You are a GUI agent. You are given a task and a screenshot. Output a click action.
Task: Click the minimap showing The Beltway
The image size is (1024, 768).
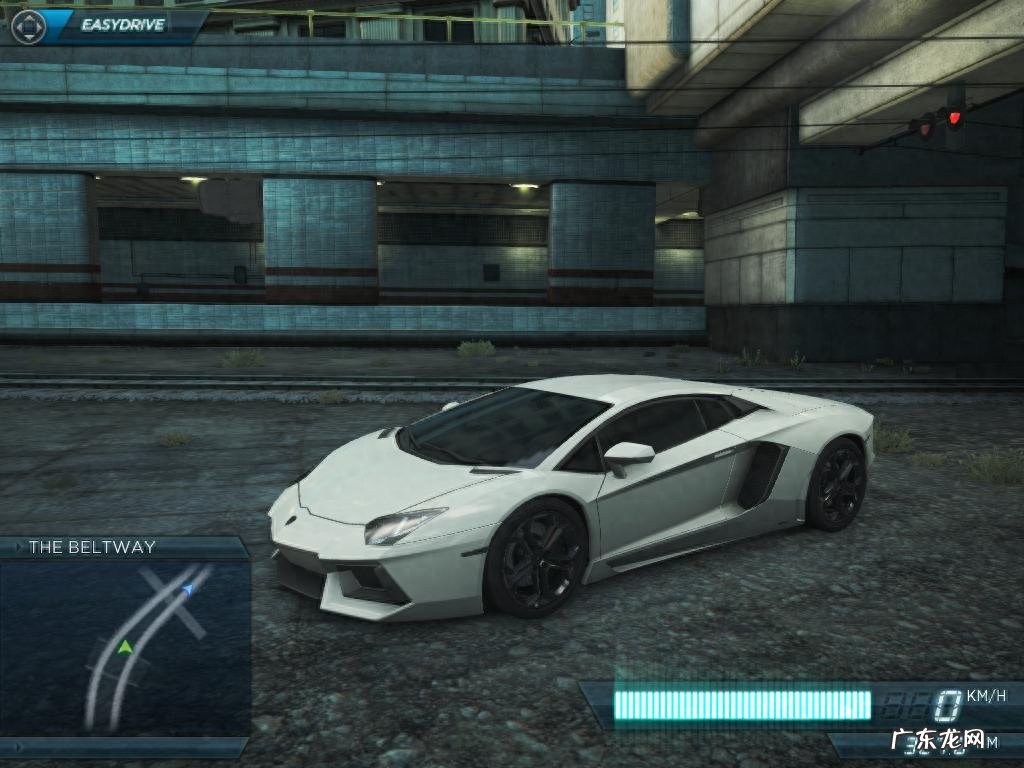(x=124, y=647)
